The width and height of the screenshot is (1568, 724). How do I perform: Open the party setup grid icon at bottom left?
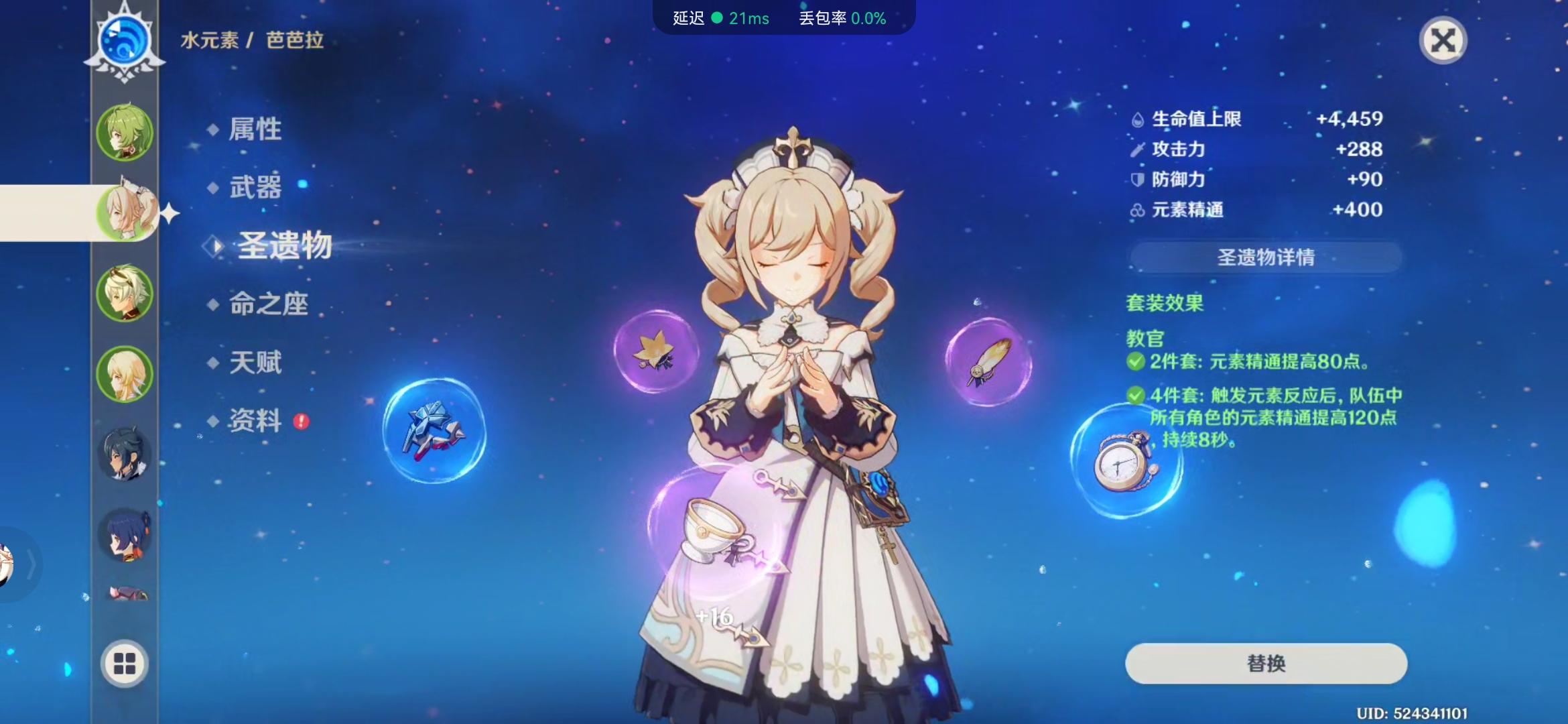coord(125,664)
